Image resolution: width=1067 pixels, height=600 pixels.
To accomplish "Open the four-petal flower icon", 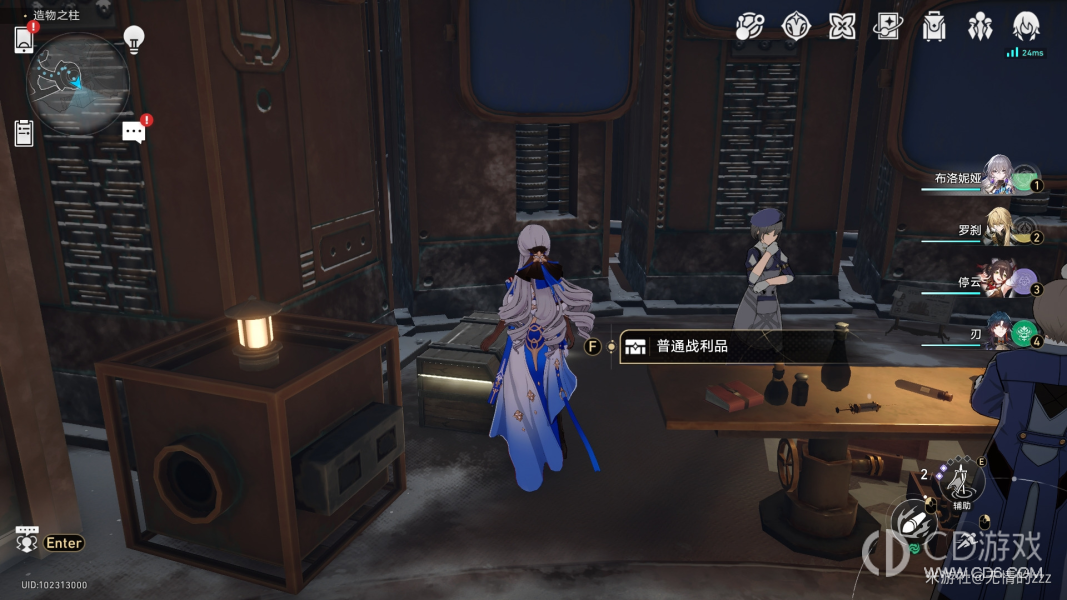I will point(842,27).
